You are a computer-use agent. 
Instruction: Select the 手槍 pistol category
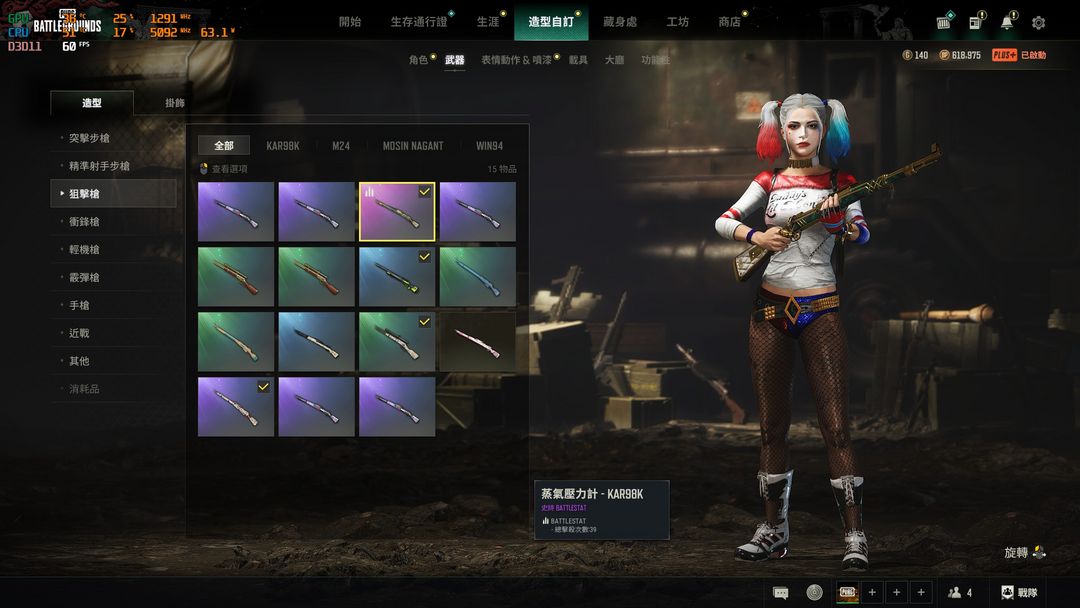79,305
